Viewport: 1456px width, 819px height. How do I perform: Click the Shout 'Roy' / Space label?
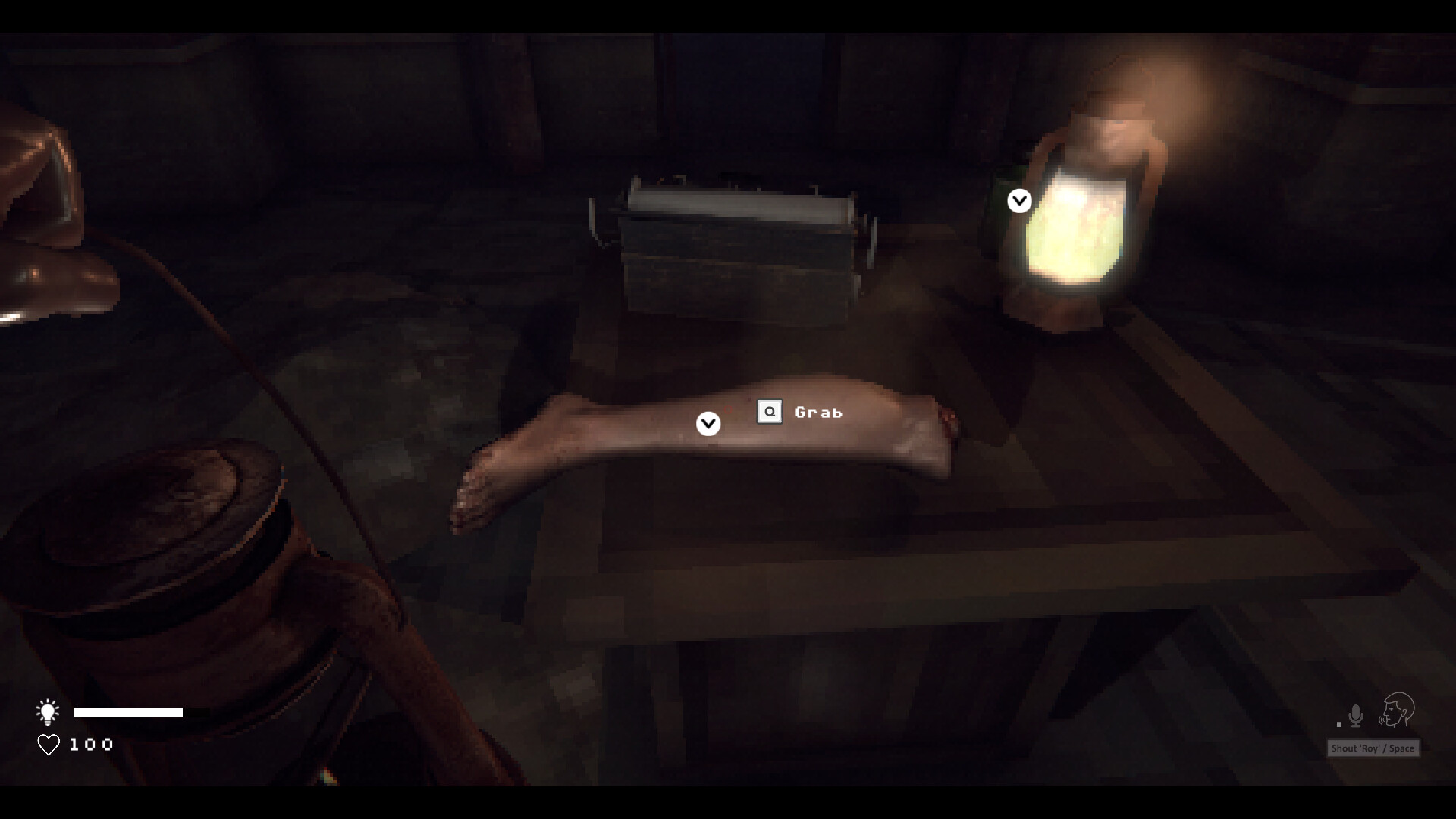[1371, 748]
